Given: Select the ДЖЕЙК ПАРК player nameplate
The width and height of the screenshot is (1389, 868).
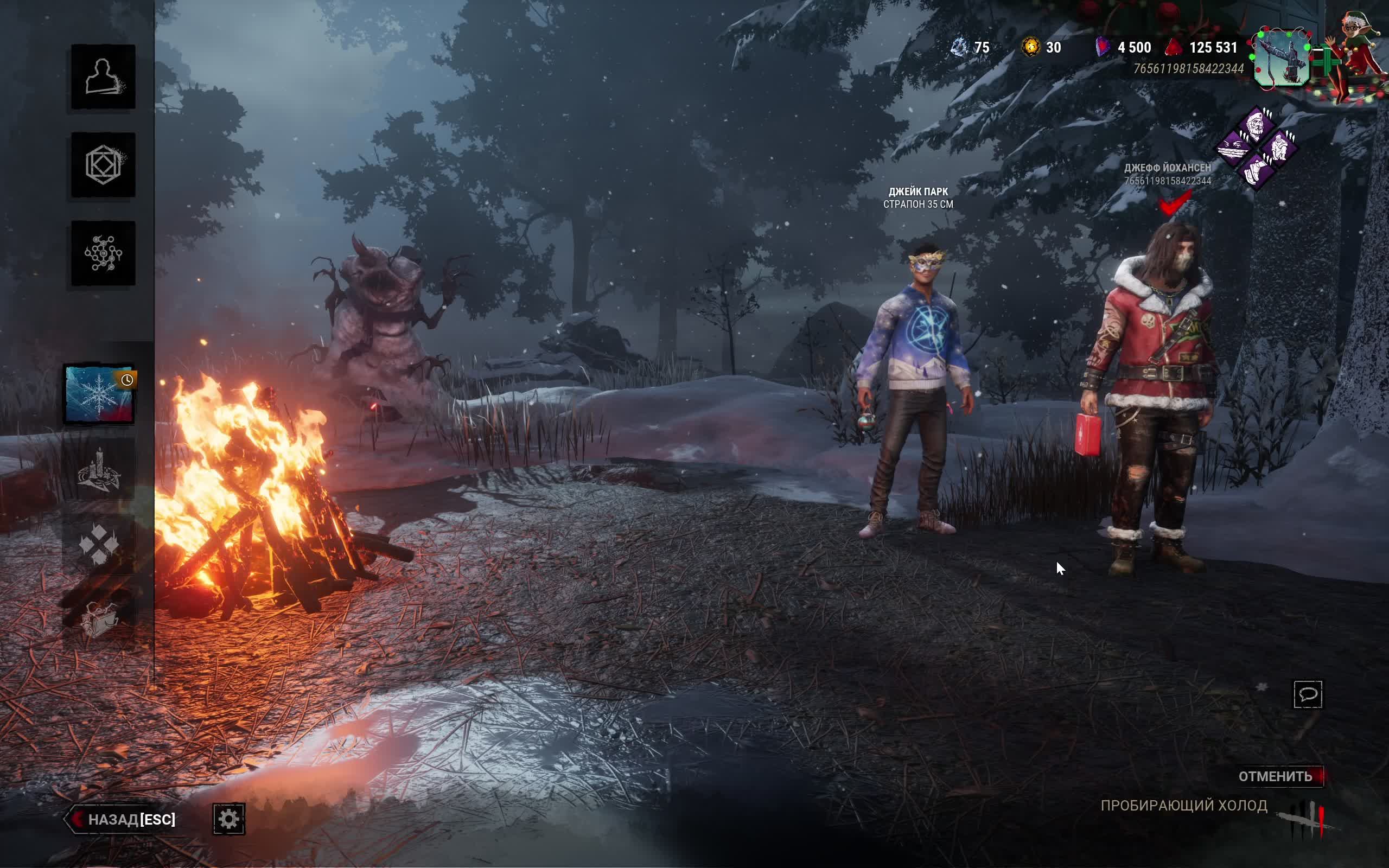Looking at the screenshot, I should (x=918, y=197).
